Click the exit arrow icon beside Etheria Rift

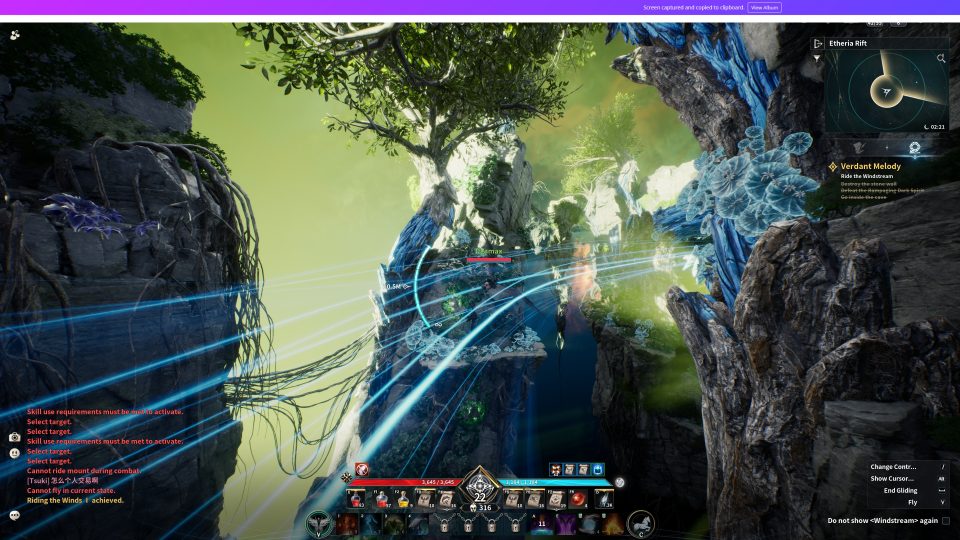pos(818,43)
